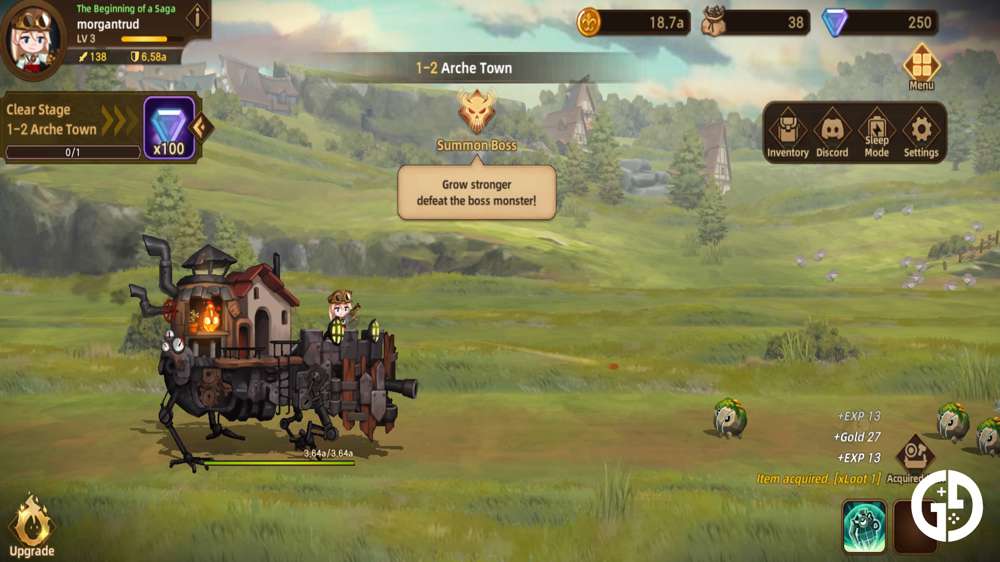Activate Sleep Mode
This screenshot has width=1000, height=562.
pyautogui.click(x=876, y=133)
